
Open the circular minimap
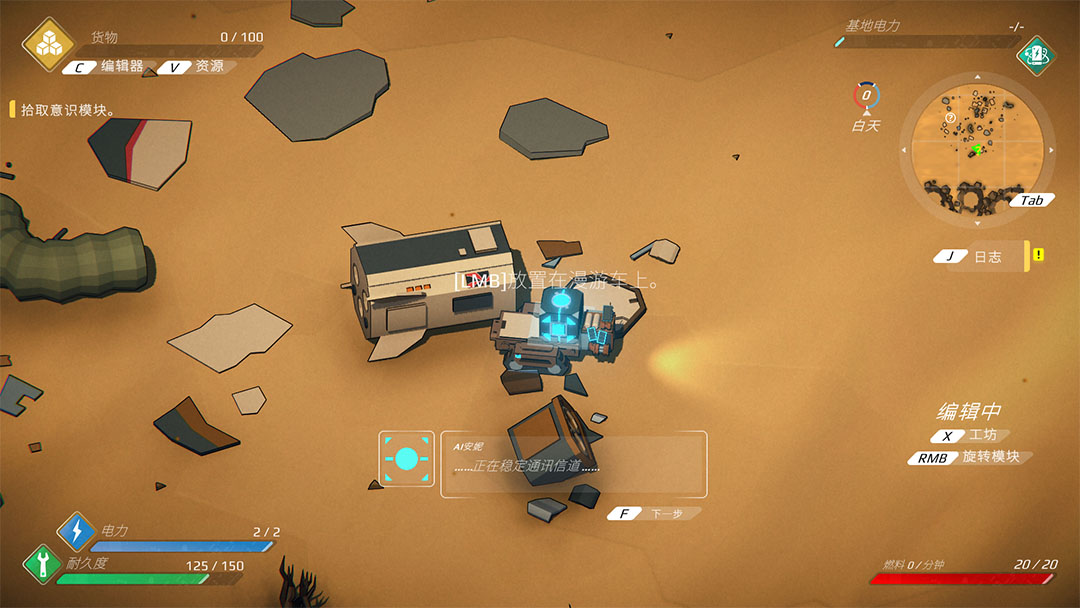click(976, 150)
